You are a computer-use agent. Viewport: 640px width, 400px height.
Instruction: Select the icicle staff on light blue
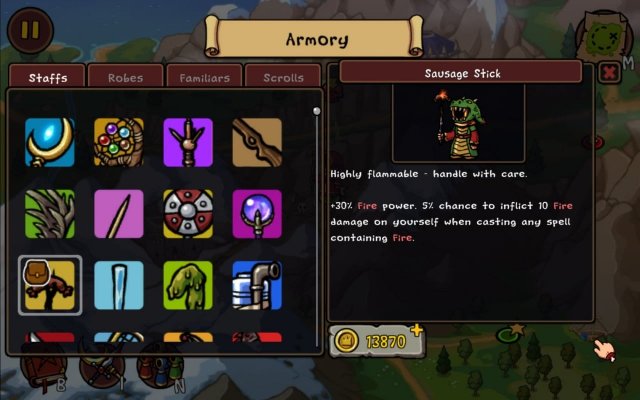coord(119,285)
